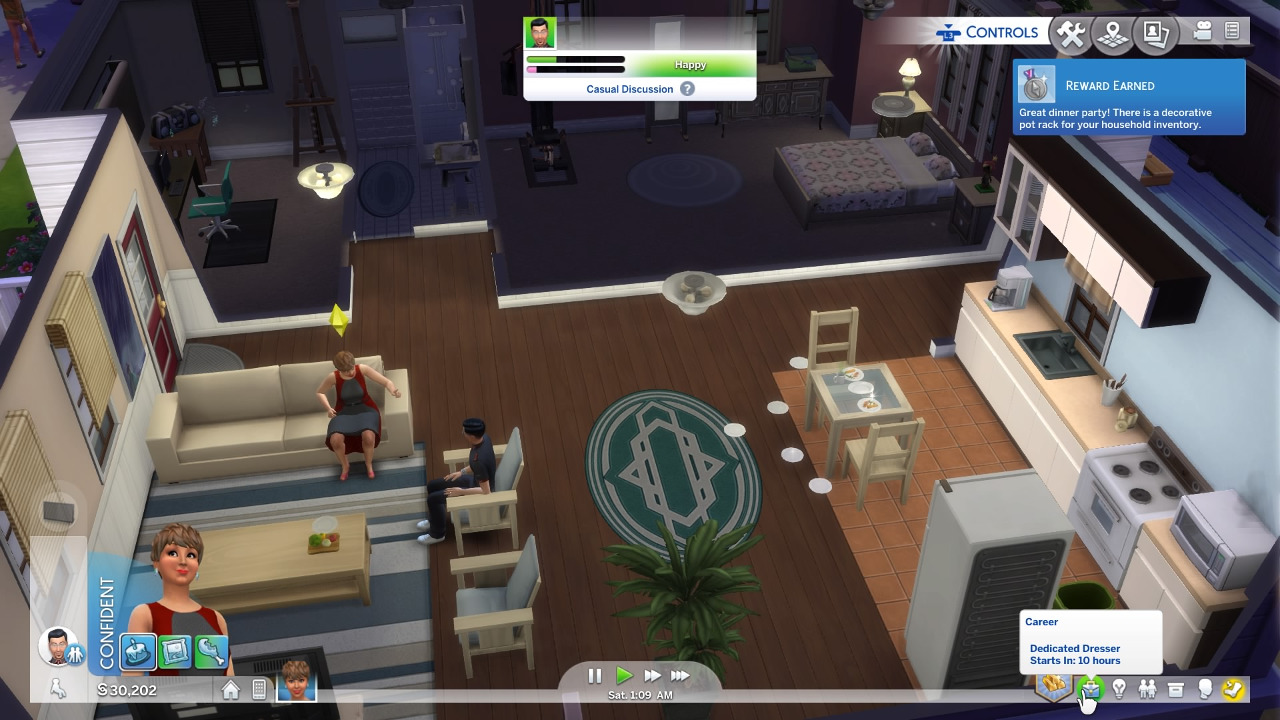Open the Simology head-profile panel
The width and height of the screenshot is (1280, 720).
click(x=1205, y=688)
